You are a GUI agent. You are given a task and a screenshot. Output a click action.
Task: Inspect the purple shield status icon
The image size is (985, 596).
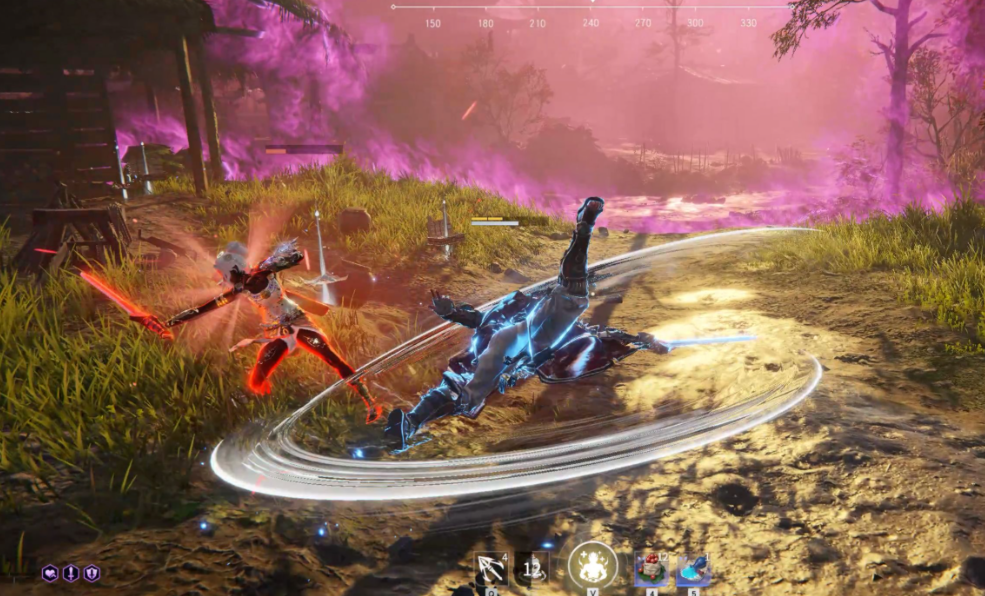click(x=92, y=573)
